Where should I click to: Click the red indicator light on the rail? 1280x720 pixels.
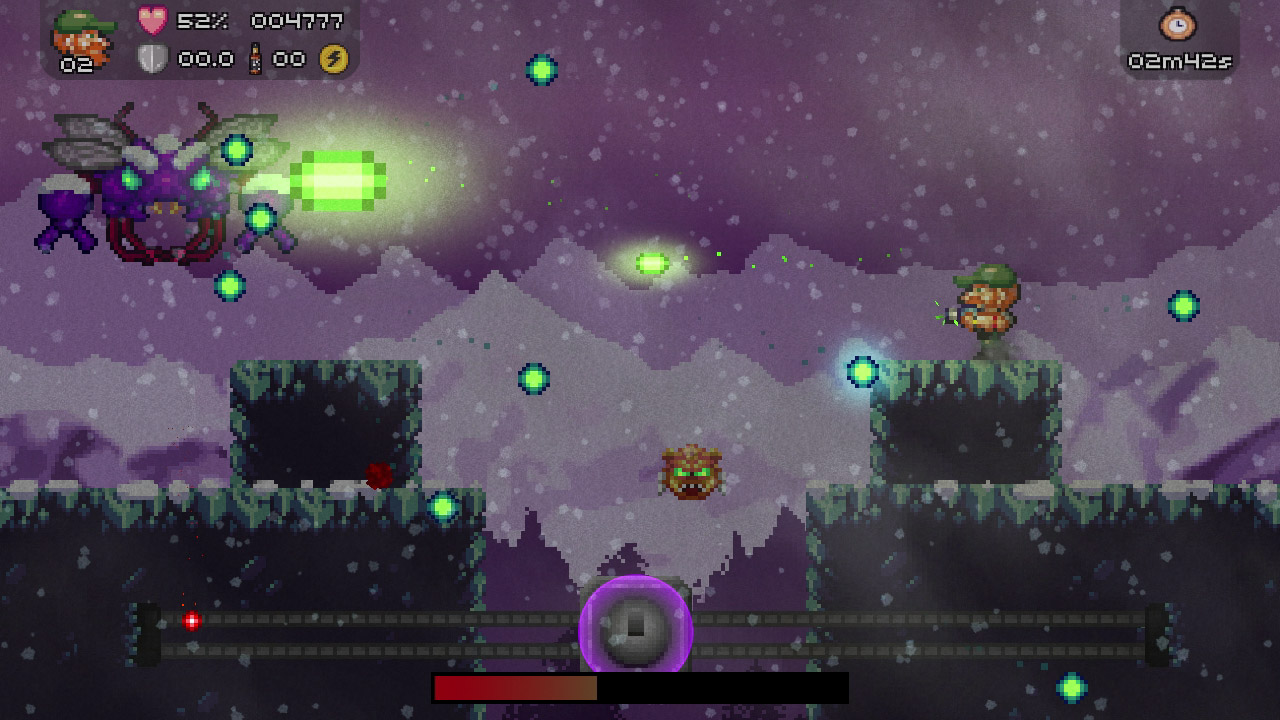point(191,620)
